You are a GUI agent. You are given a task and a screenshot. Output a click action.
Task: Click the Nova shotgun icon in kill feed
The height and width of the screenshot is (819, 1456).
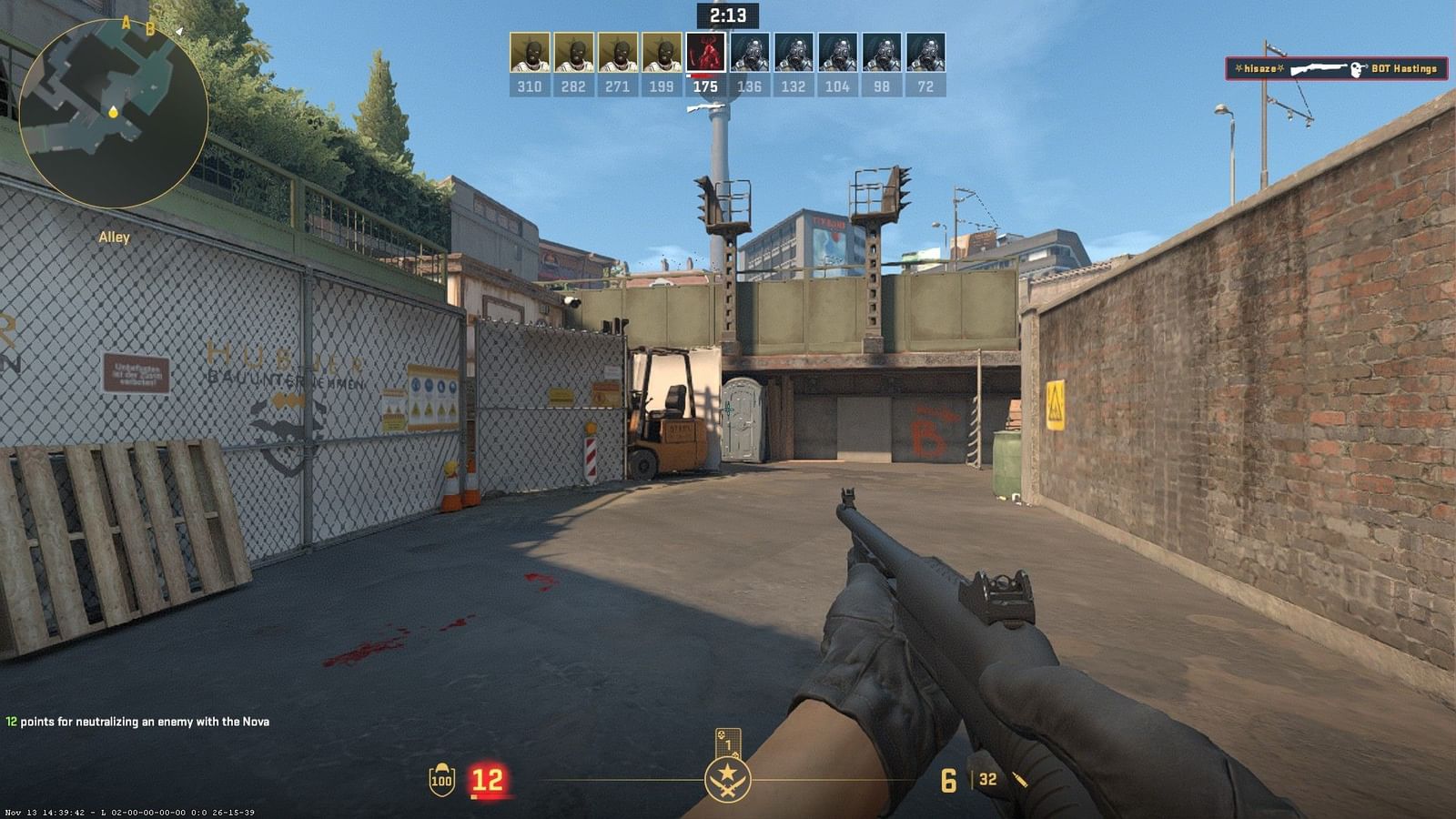pyautogui.click(x=1319, y=69)
